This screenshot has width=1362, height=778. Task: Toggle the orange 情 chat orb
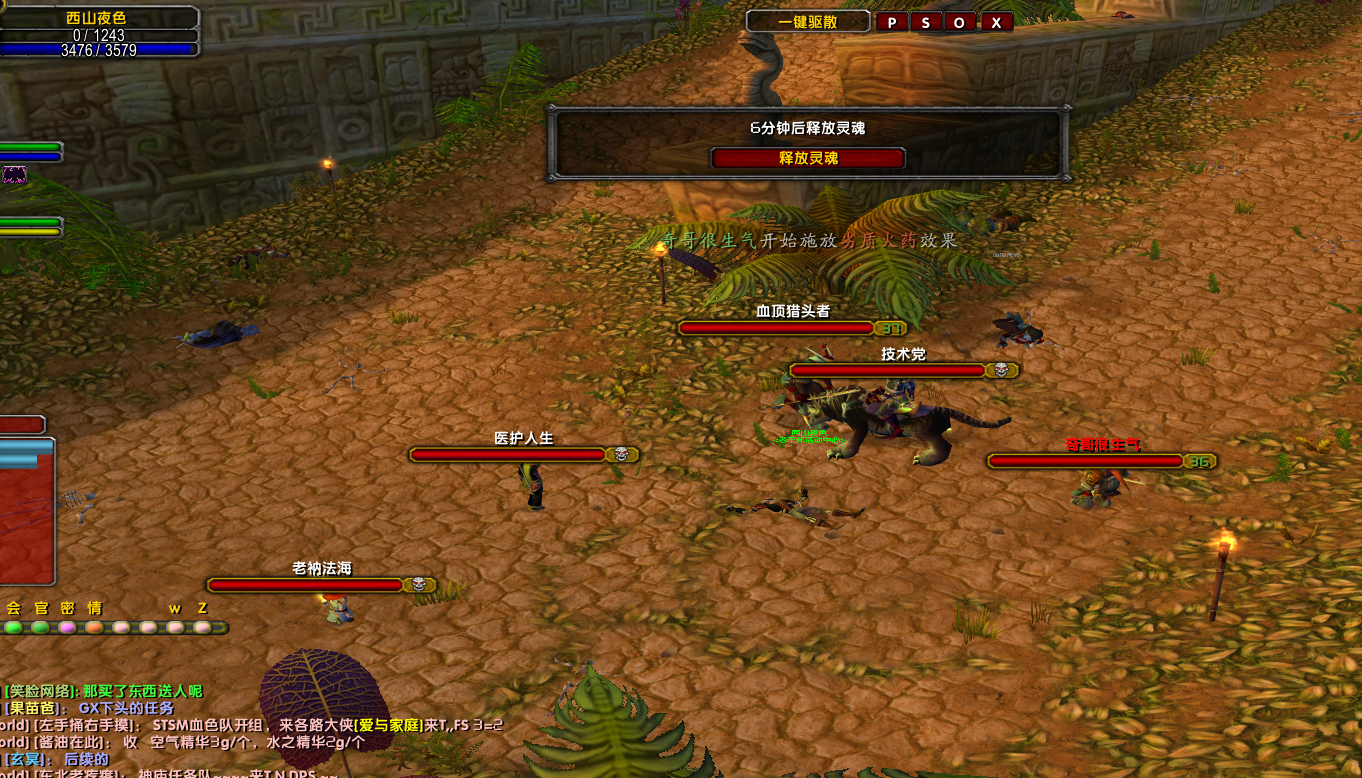click(94, 628)
